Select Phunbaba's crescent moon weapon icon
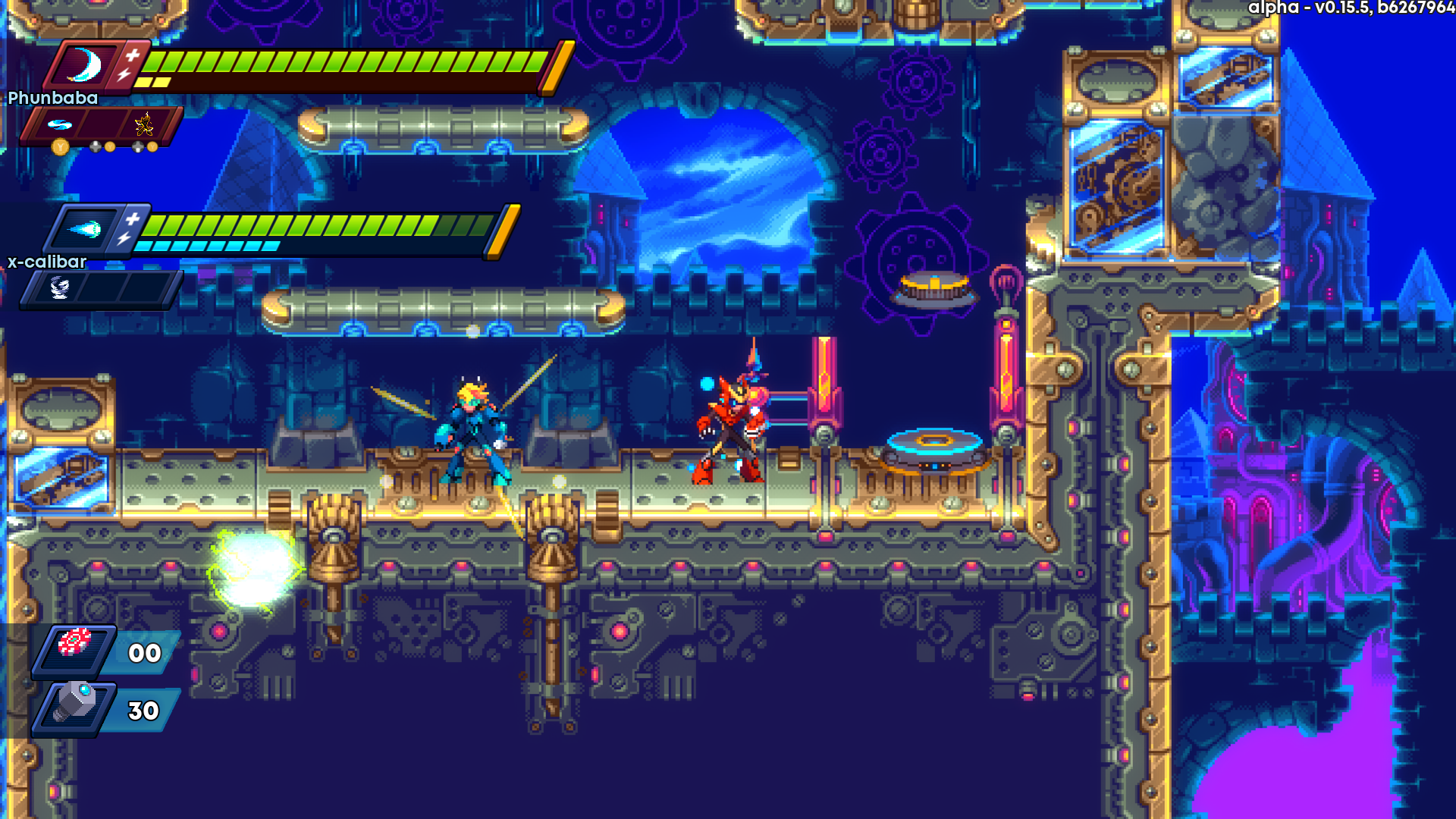 (x=85, y=65)
